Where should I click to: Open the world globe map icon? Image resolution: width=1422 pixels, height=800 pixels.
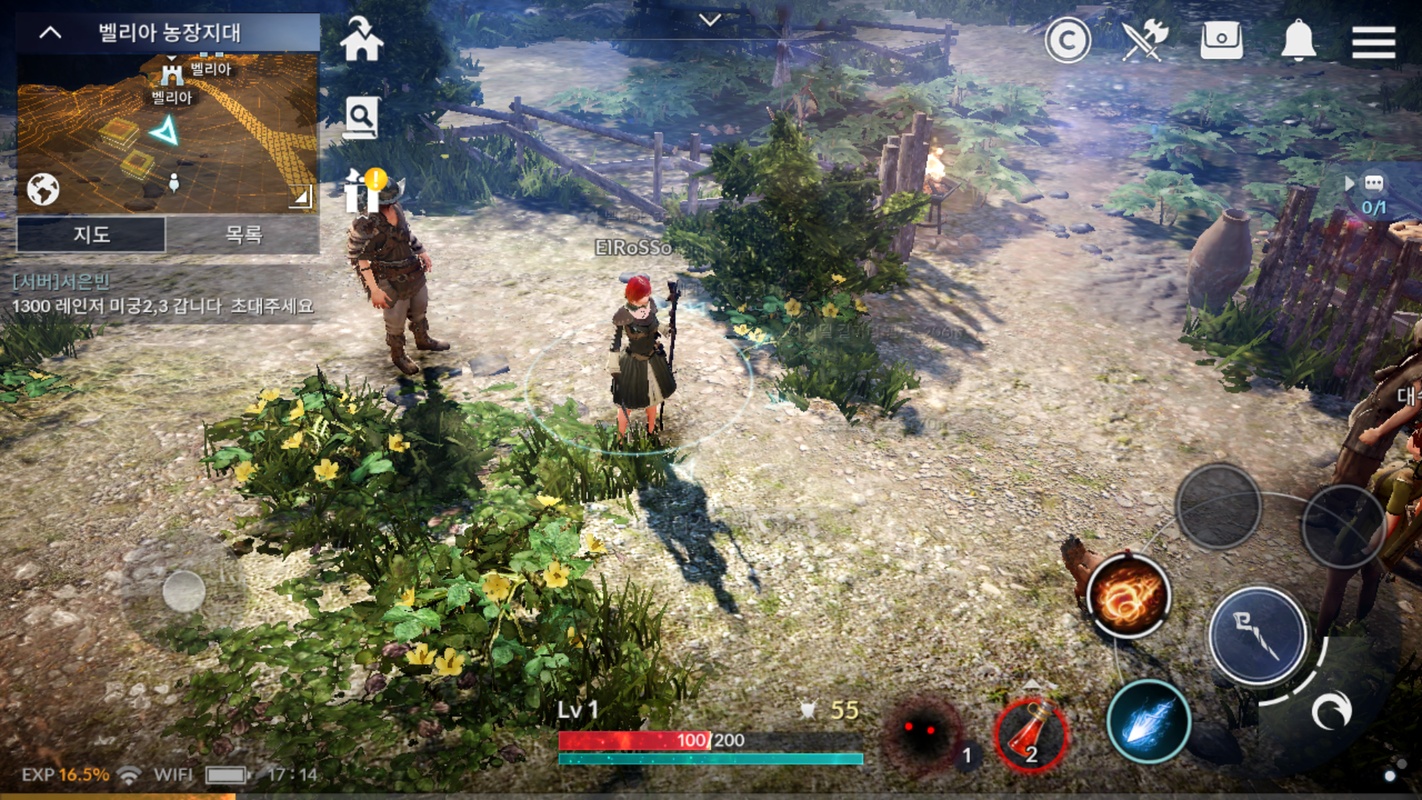[x=43, y=189]
